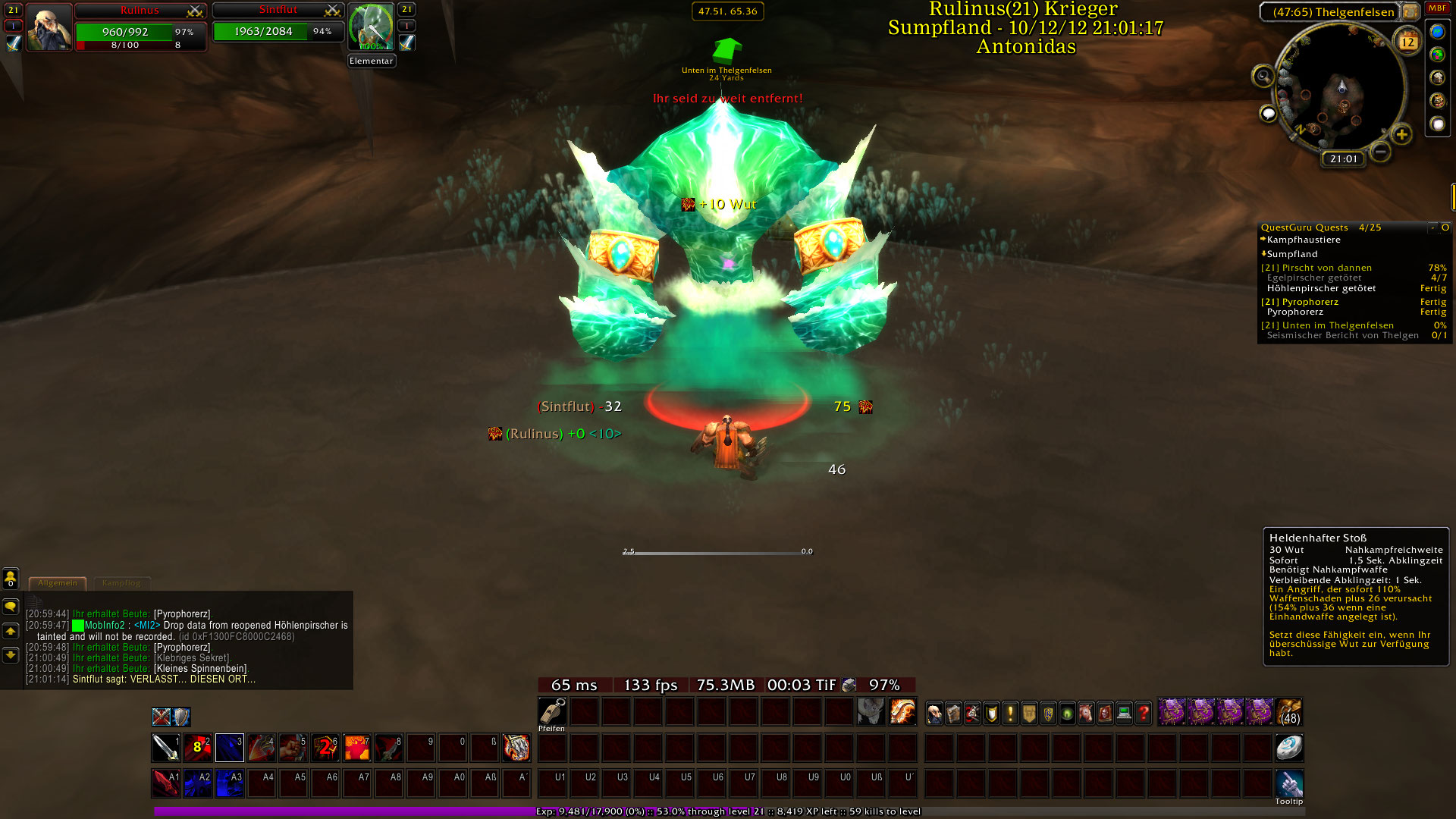Open the world map button beside Thelgenfelsen
Screen dimensions: 1456x819
click(x=1410, y=11)
